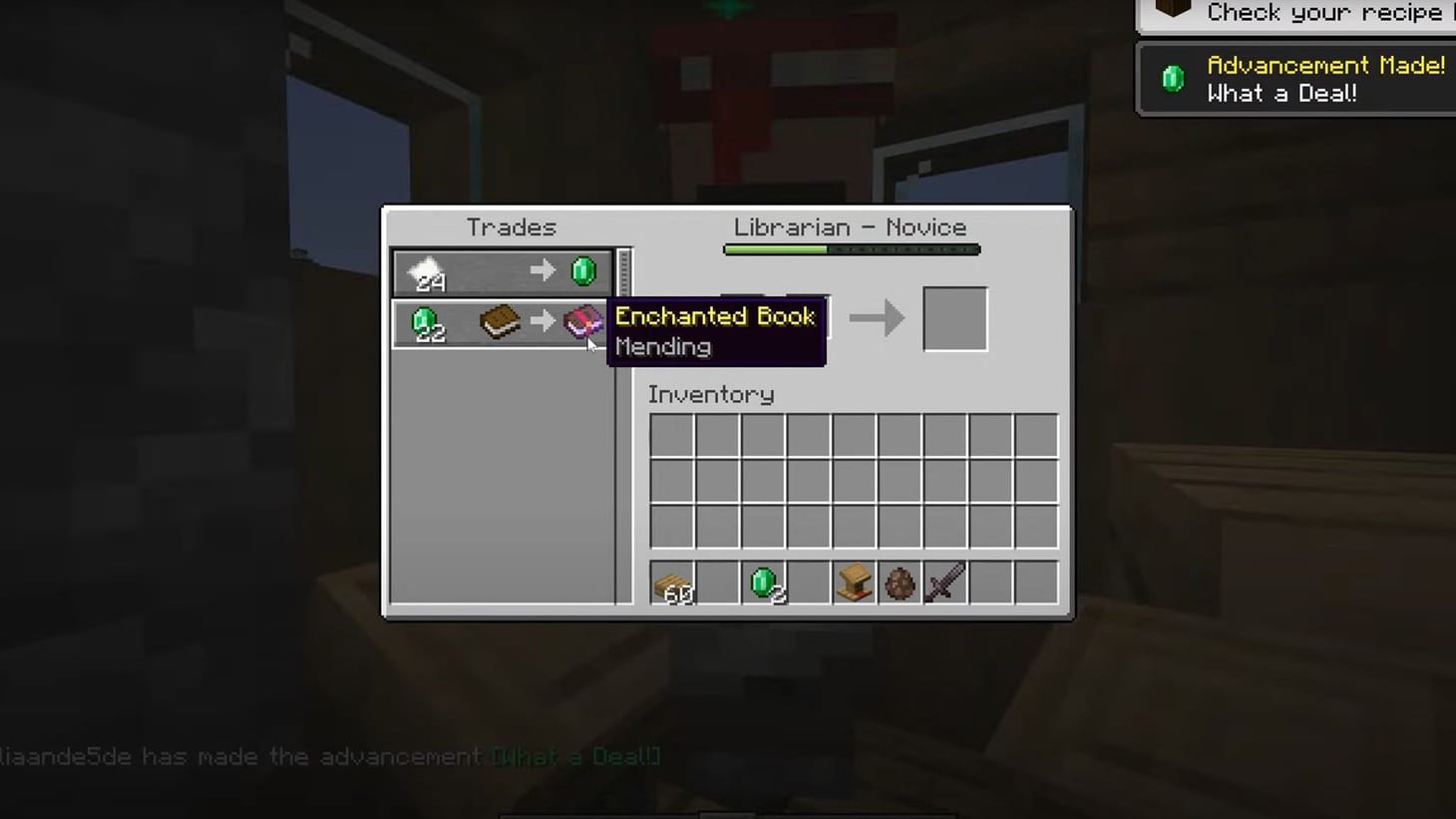This screenshot has height=819, width=1456.
Task: Pick up the sword from the hotbar
Action: click(943, 580)
